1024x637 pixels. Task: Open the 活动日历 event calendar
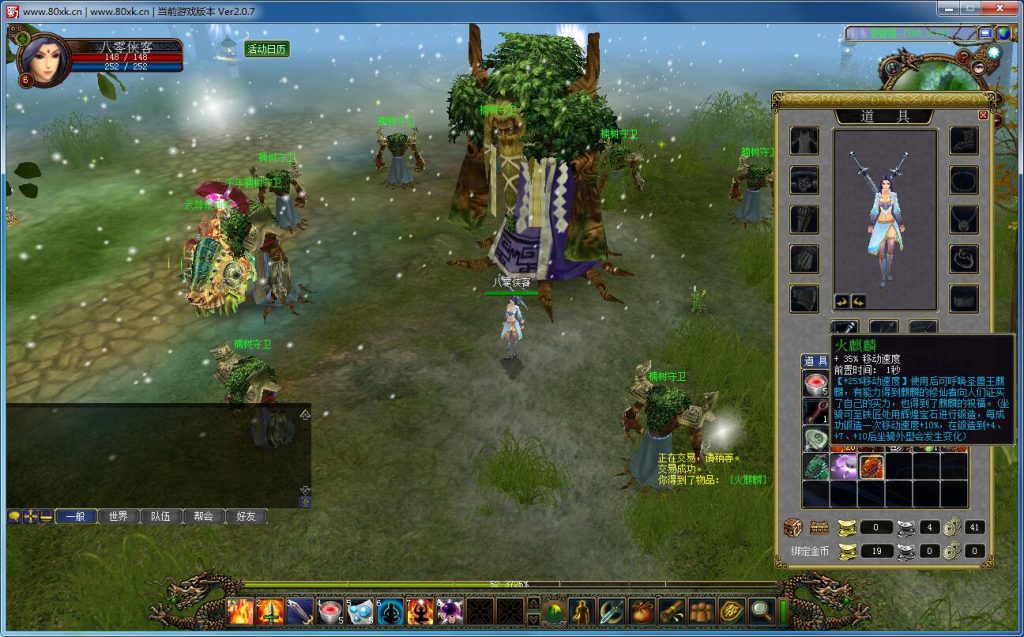[267, 49]
